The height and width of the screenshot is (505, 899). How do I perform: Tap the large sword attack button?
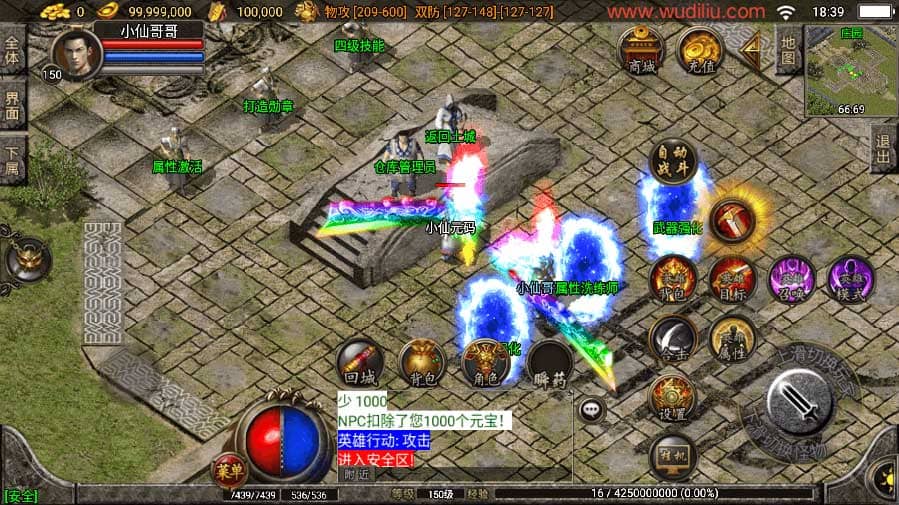click(x=800, y=401)
